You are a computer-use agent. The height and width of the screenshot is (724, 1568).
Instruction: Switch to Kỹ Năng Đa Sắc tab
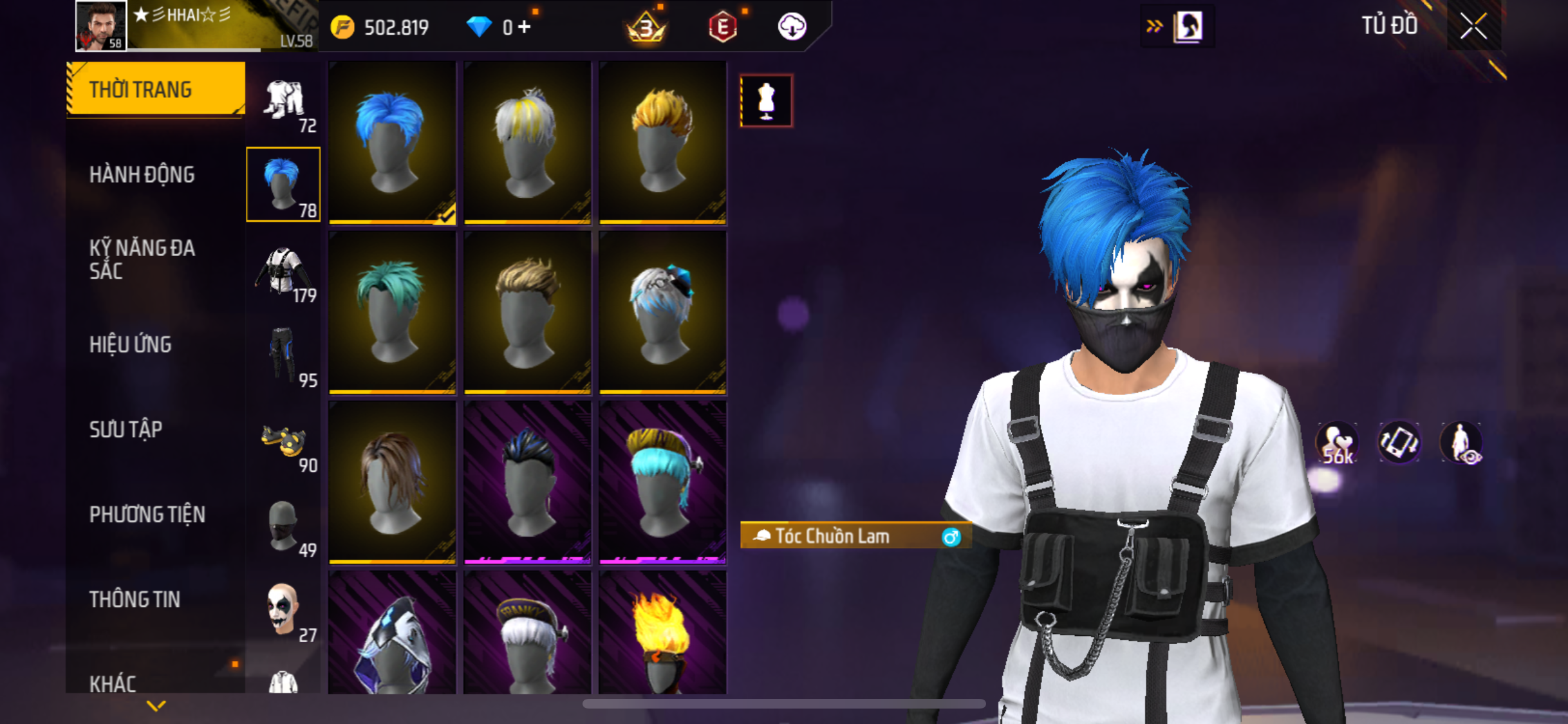[x=142, y=259]
